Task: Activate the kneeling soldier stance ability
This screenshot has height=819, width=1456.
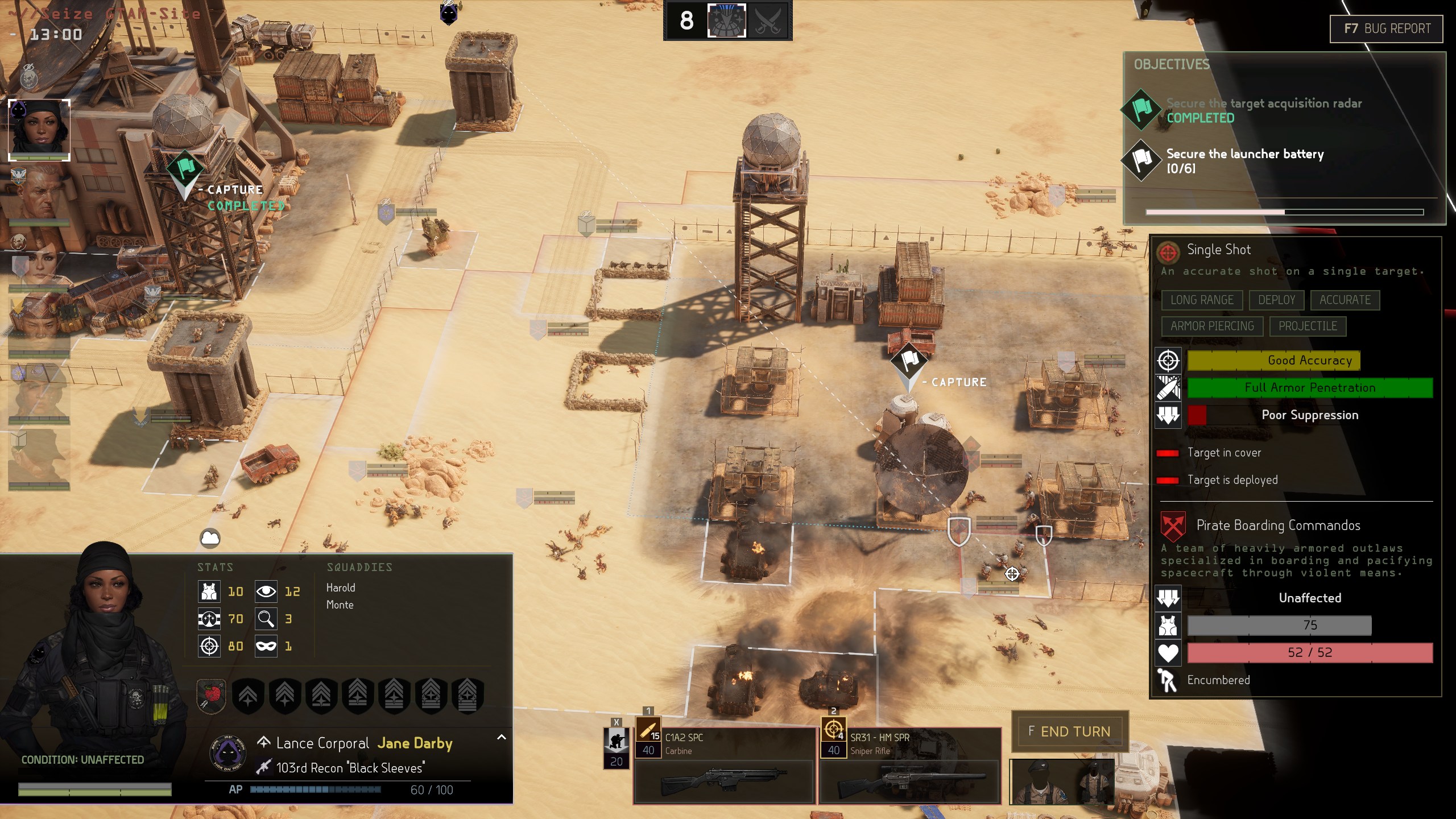Action: (x=616, y=745)
